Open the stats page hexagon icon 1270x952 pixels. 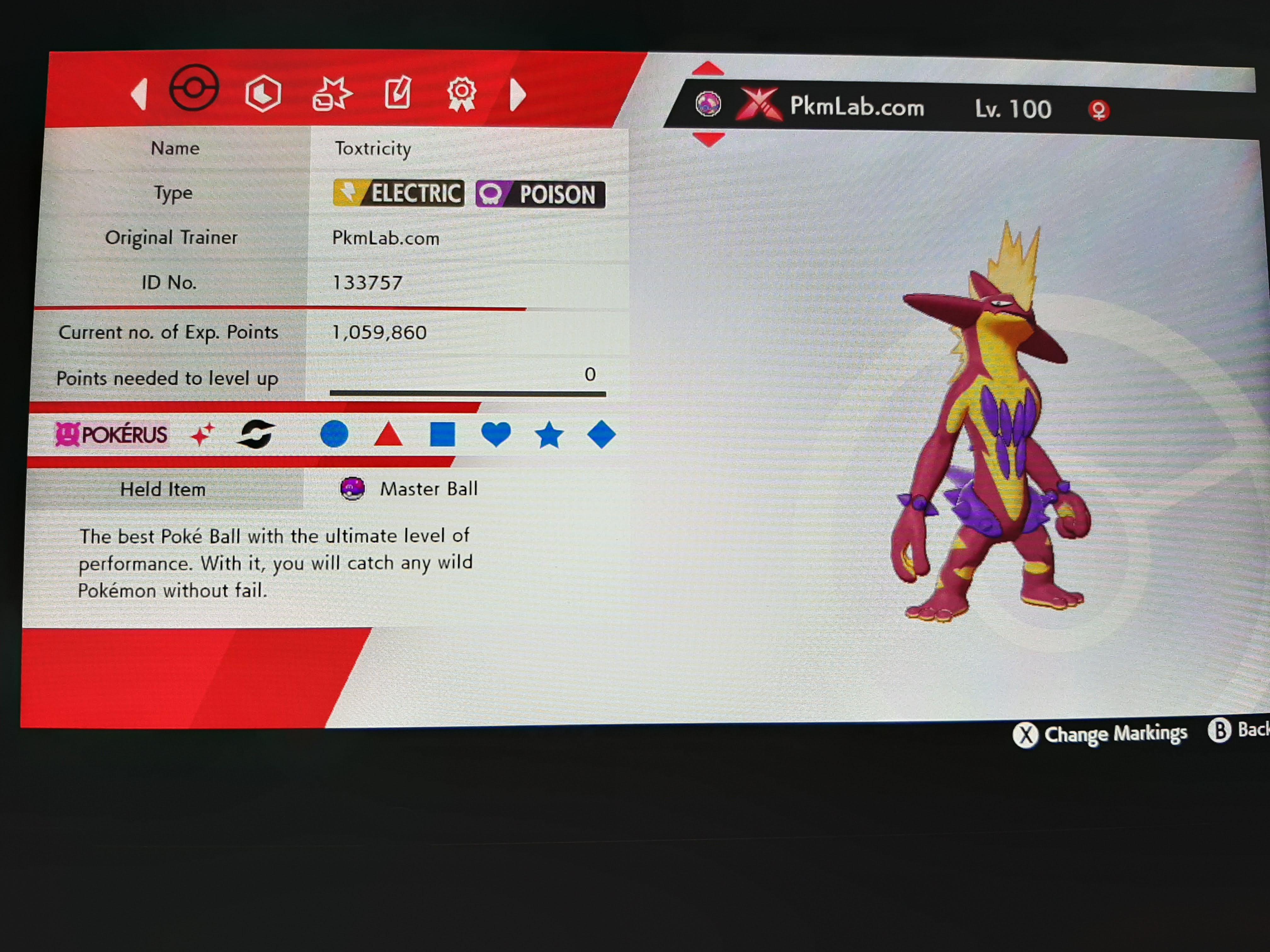[264, 93]
